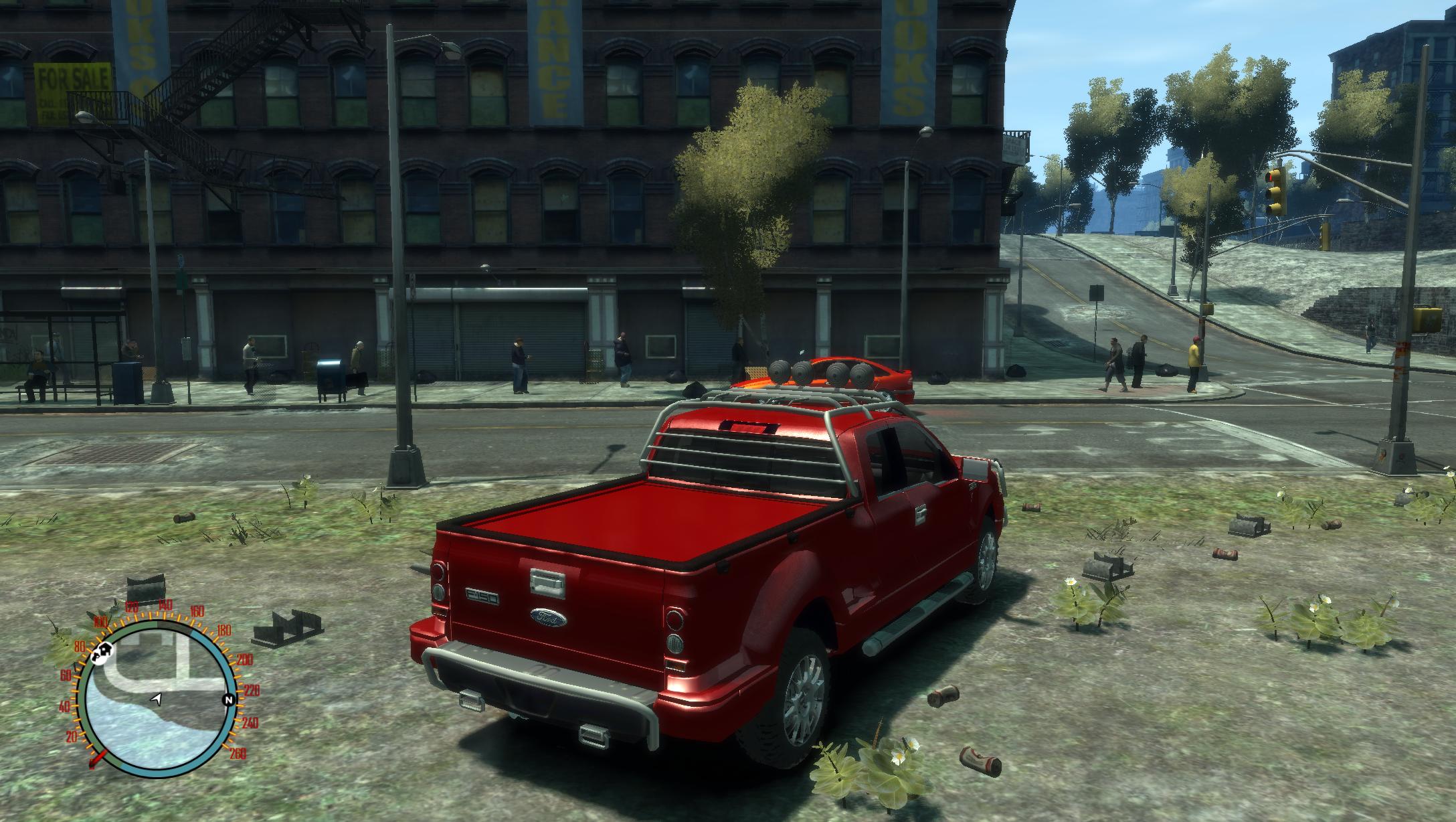This screenshot has height=822, width=1456.
Task: Click the north 'N' compass marker
Action: click(x=229, y=701)
